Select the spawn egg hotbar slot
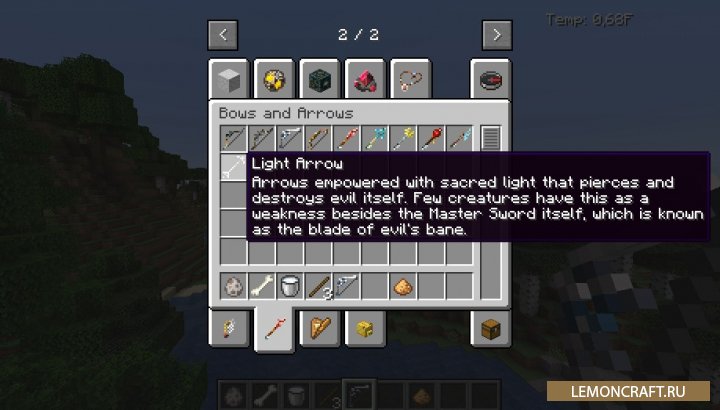 point(232,286)
